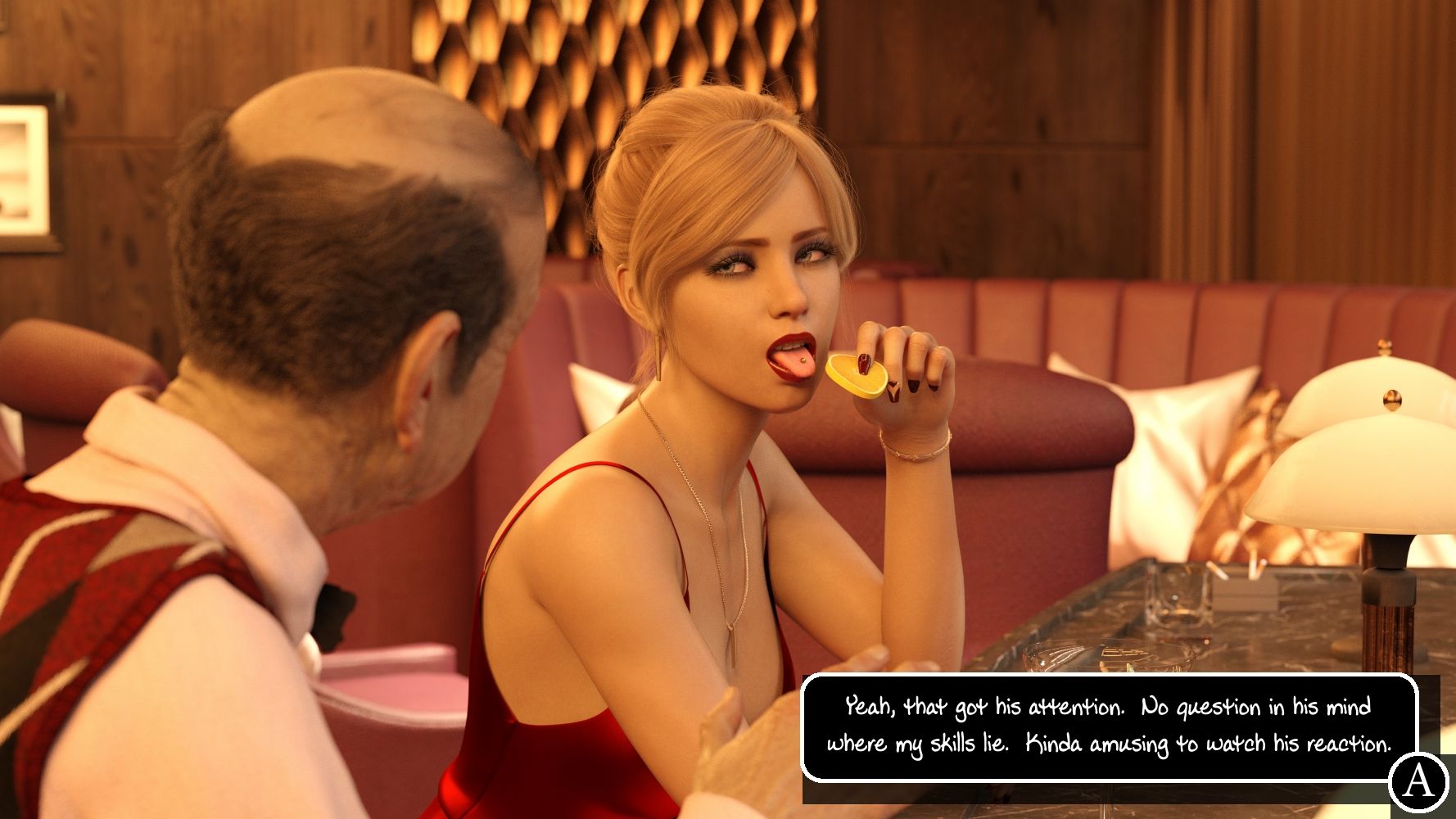Click the circled A icon beside the dialogue
Viewport: 1456px width, 819px height.
(x=1418, y=781)
